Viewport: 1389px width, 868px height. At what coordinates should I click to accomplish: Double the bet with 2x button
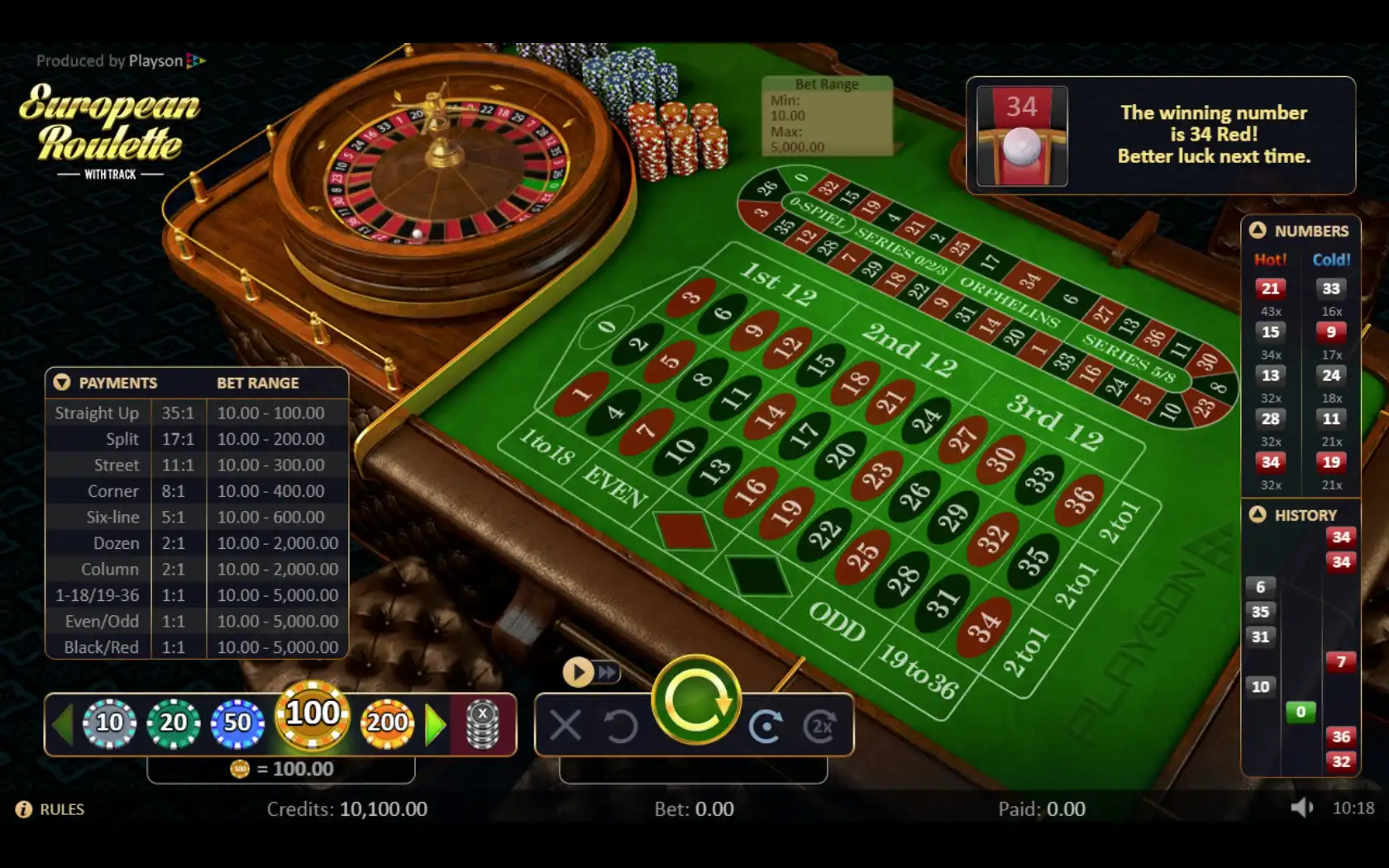(820, 727)
